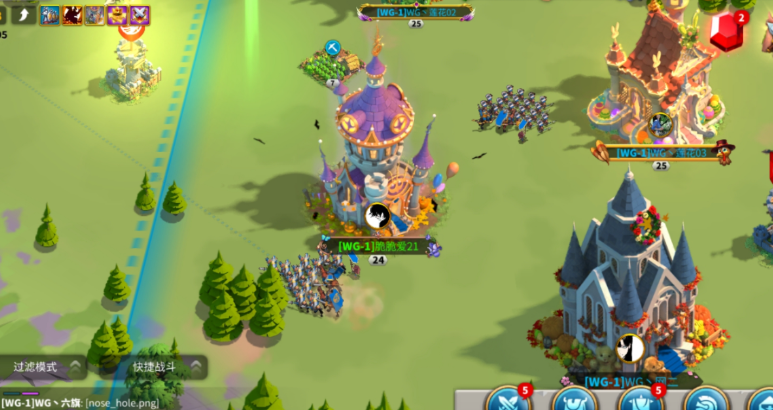
Task: Click the white arrow buff icon
Action: [25, 15]
